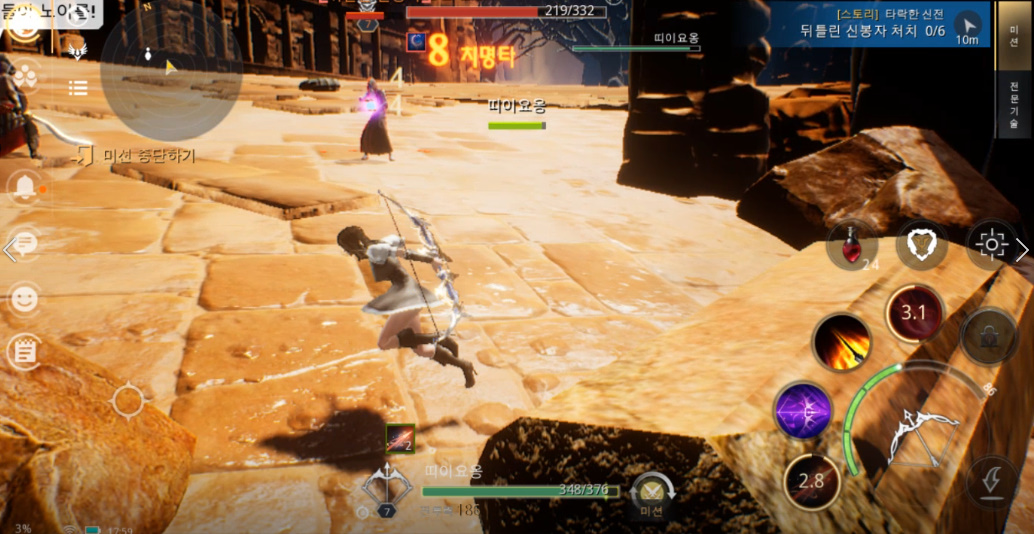Viewport: 1034px width, 534px height.
Task: Open the circular minimap
Action: click(169, 70)
